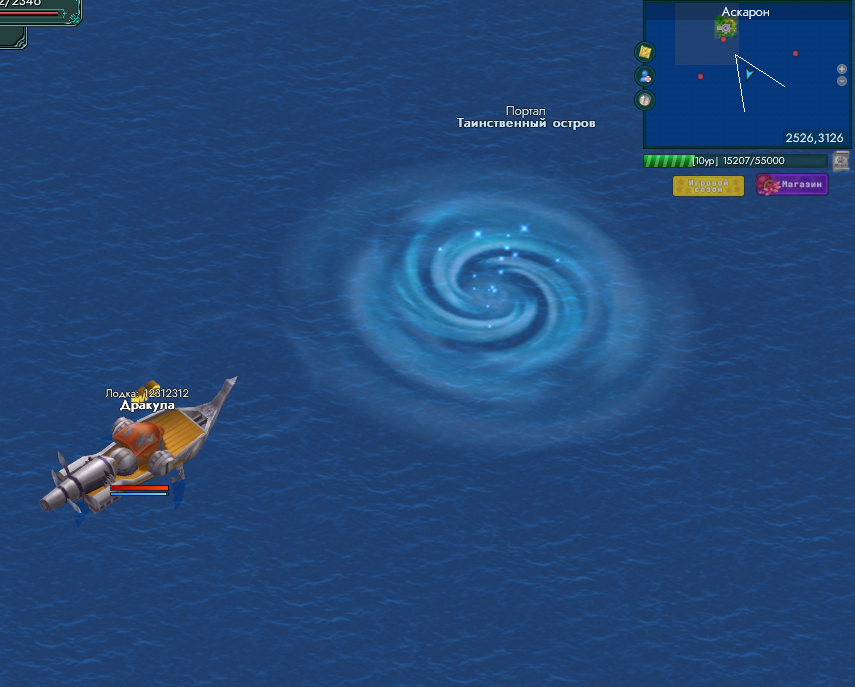Open the Магазин shop button

(x=792, y=185)
